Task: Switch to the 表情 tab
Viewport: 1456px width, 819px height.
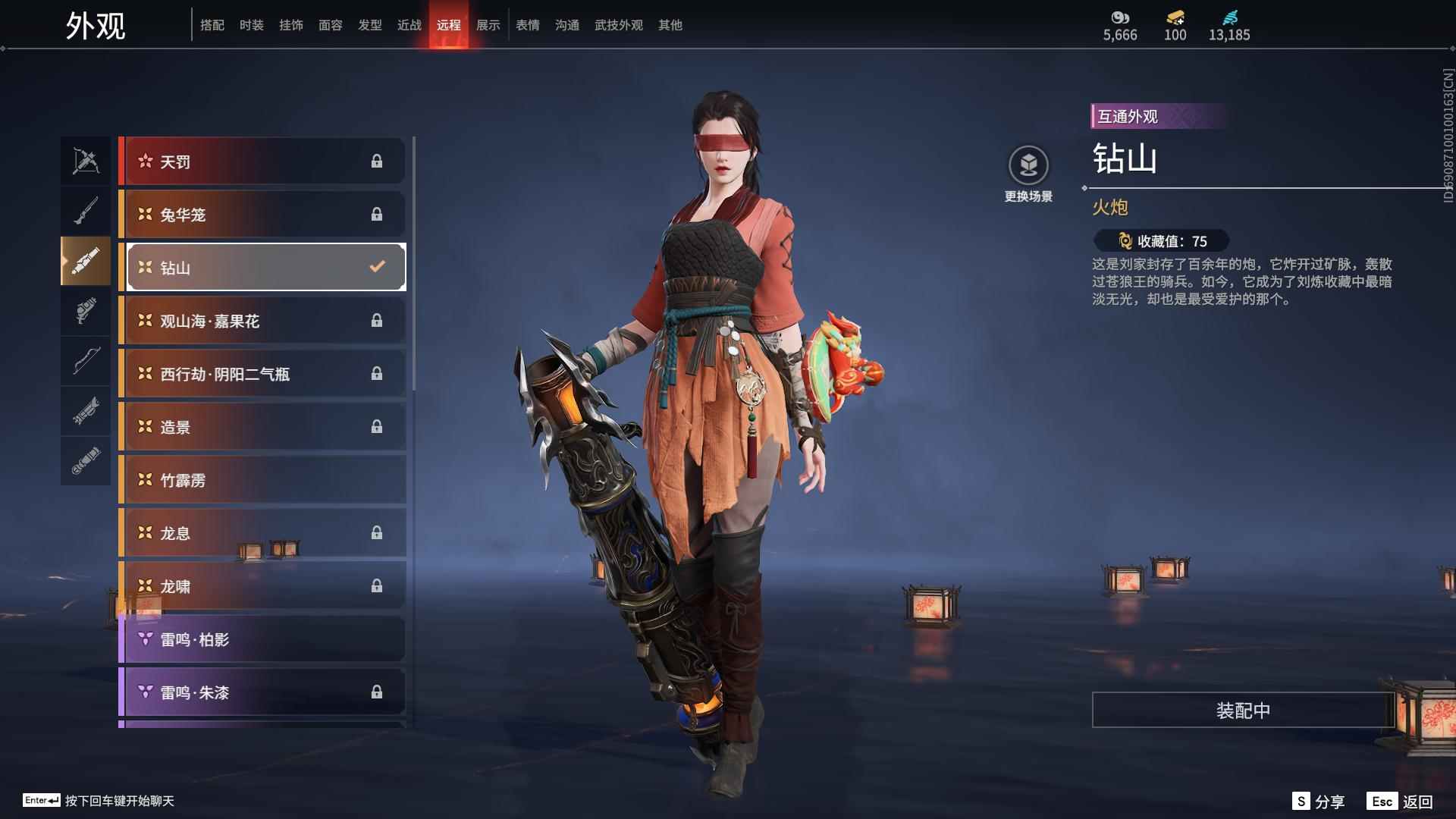Action: click(527, 25)
